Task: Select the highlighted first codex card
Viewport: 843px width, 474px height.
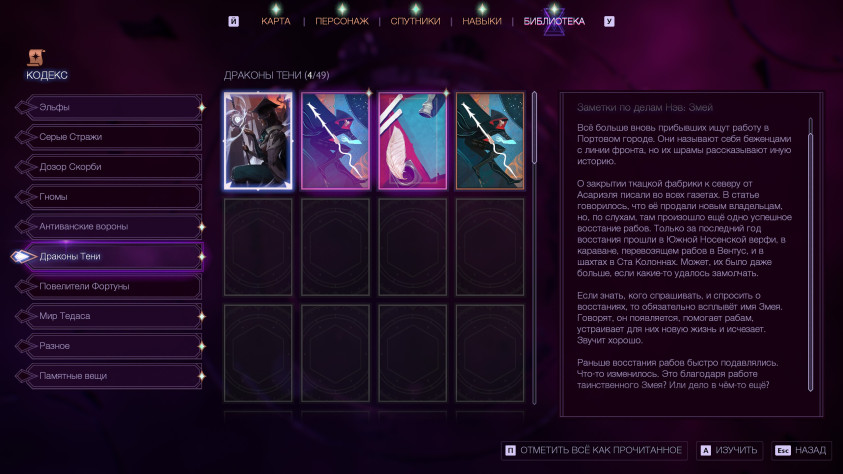Action: point(258,141)
